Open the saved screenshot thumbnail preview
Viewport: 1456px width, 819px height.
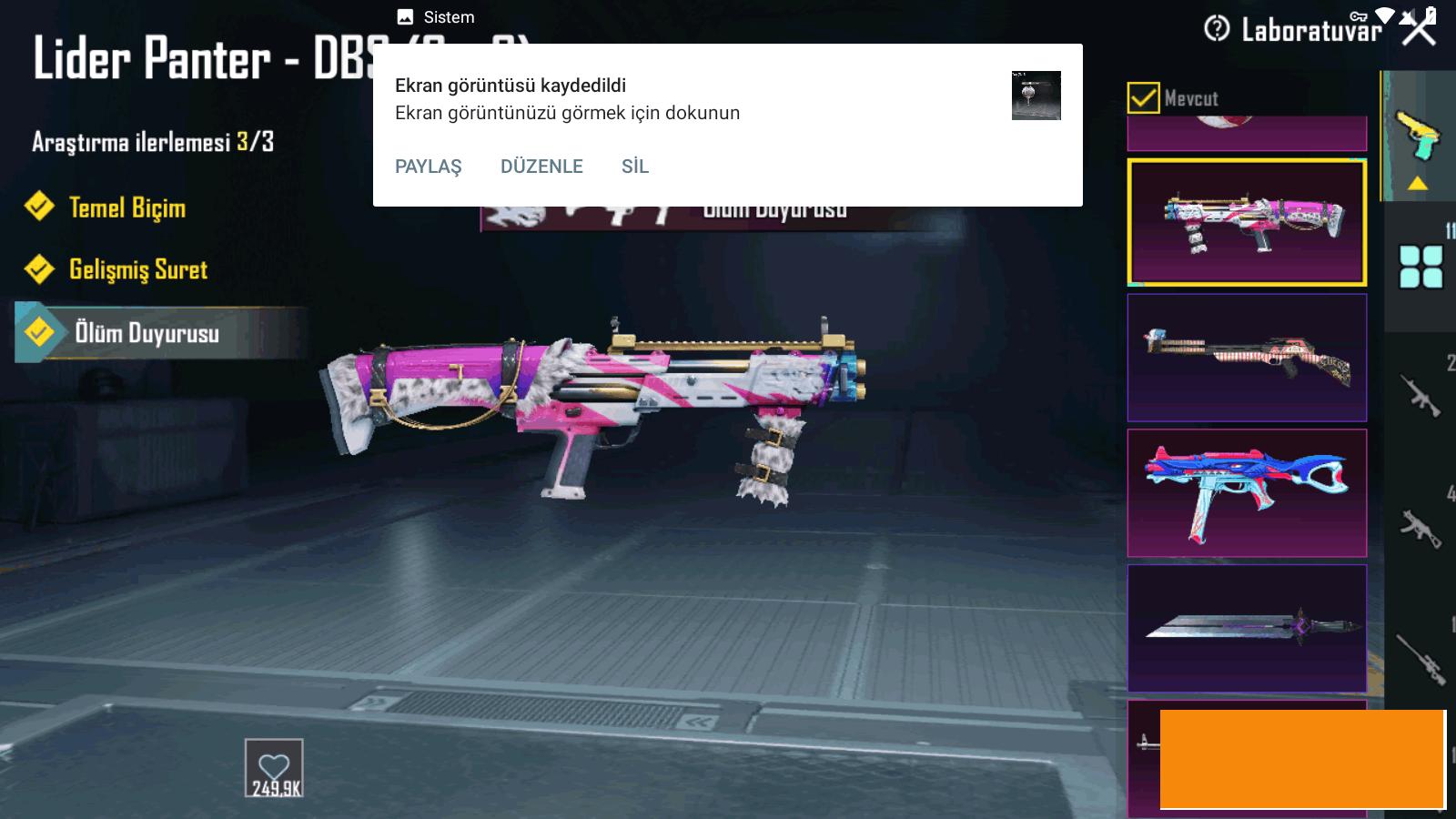pyautogui.click(x=1036, y=96)
